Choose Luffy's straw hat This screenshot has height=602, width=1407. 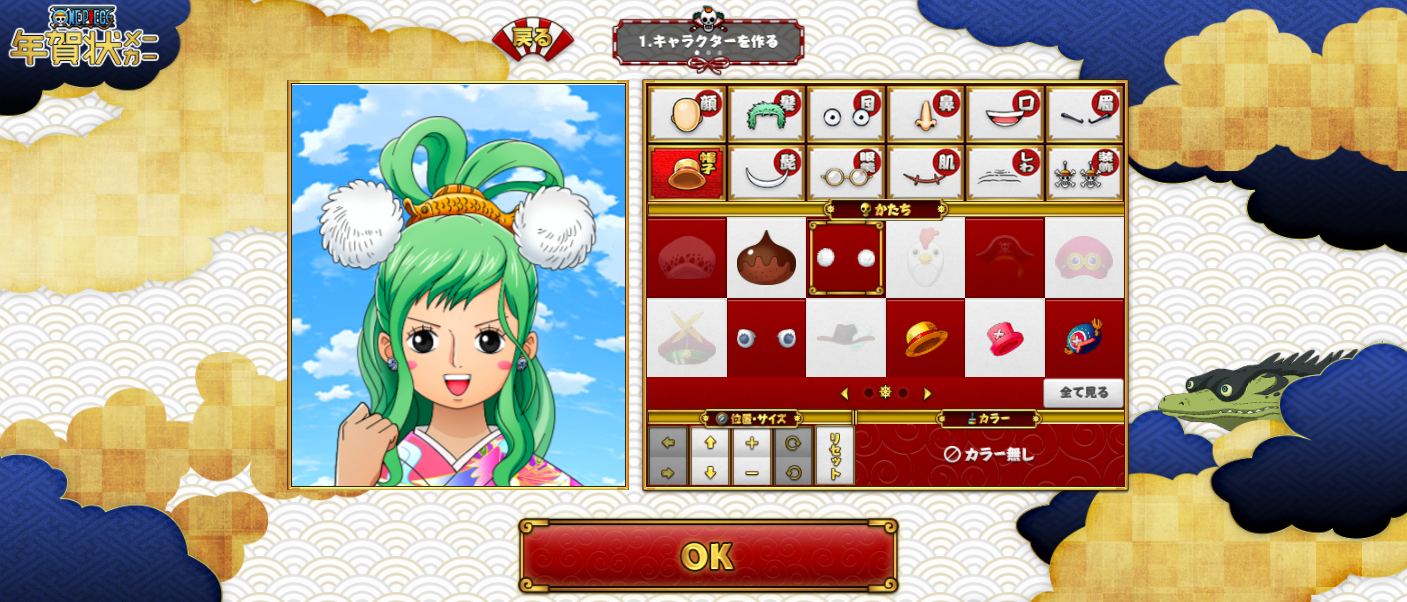click(x=925, y=339)
